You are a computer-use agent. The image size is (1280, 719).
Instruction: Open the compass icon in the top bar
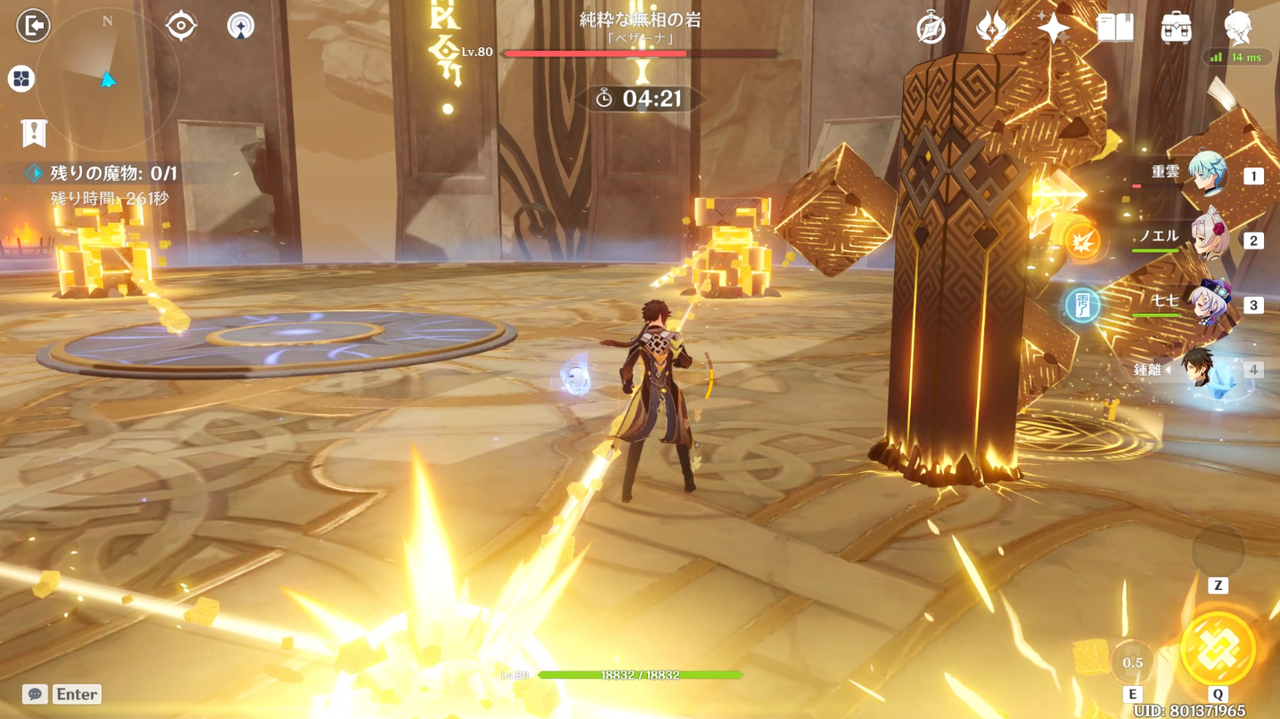tap(931, 29)
